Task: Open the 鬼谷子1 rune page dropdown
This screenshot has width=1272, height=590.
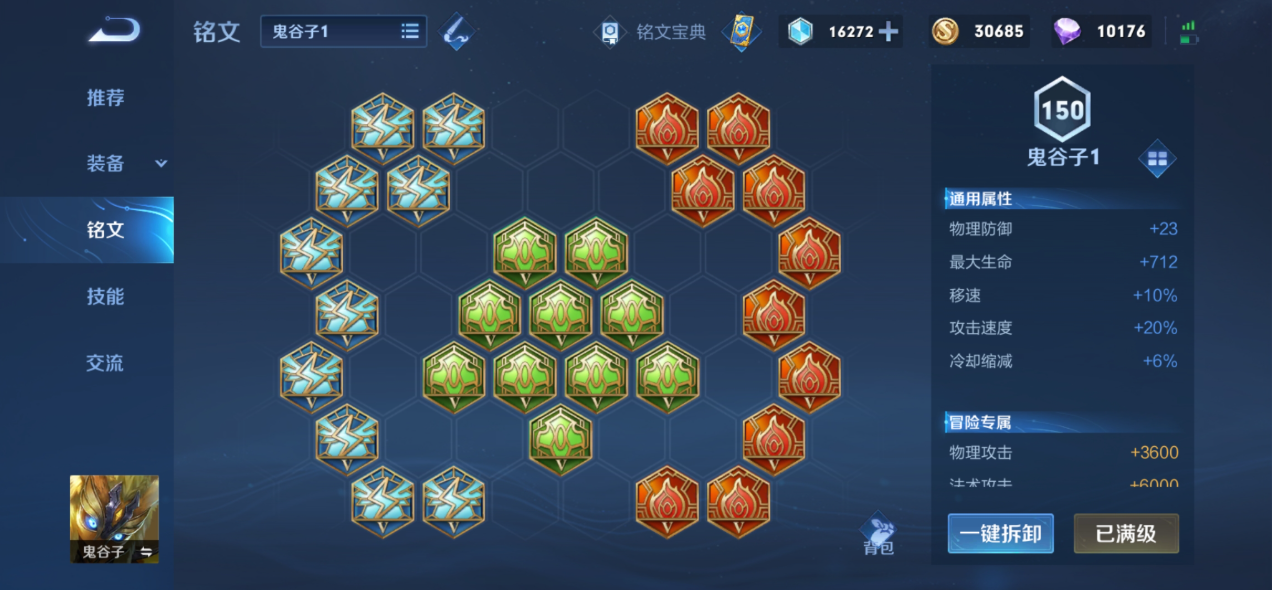Action: (343, 31)
